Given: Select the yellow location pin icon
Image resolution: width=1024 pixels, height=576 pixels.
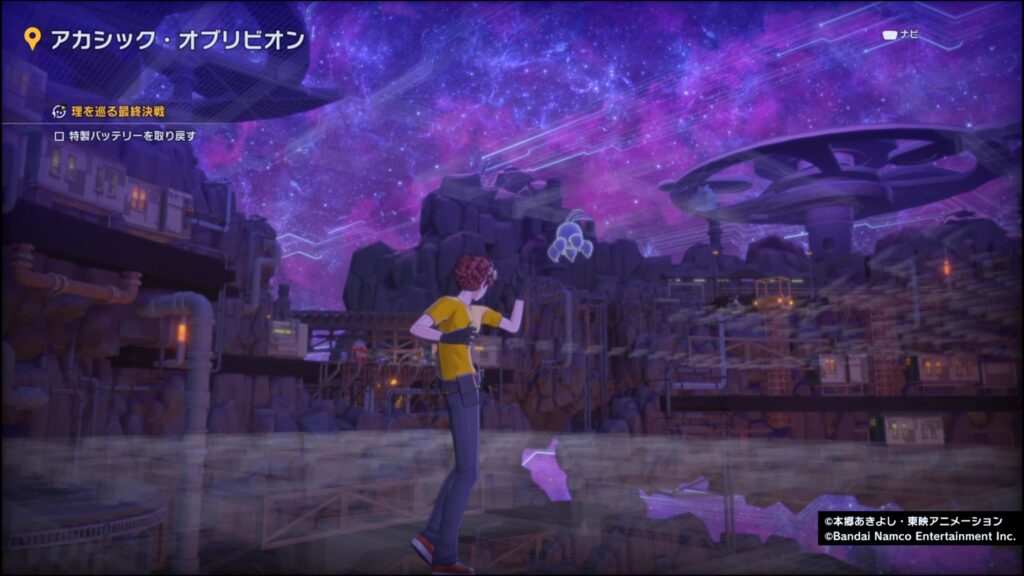Looking at the screenshot, I should tap(32, 40).
